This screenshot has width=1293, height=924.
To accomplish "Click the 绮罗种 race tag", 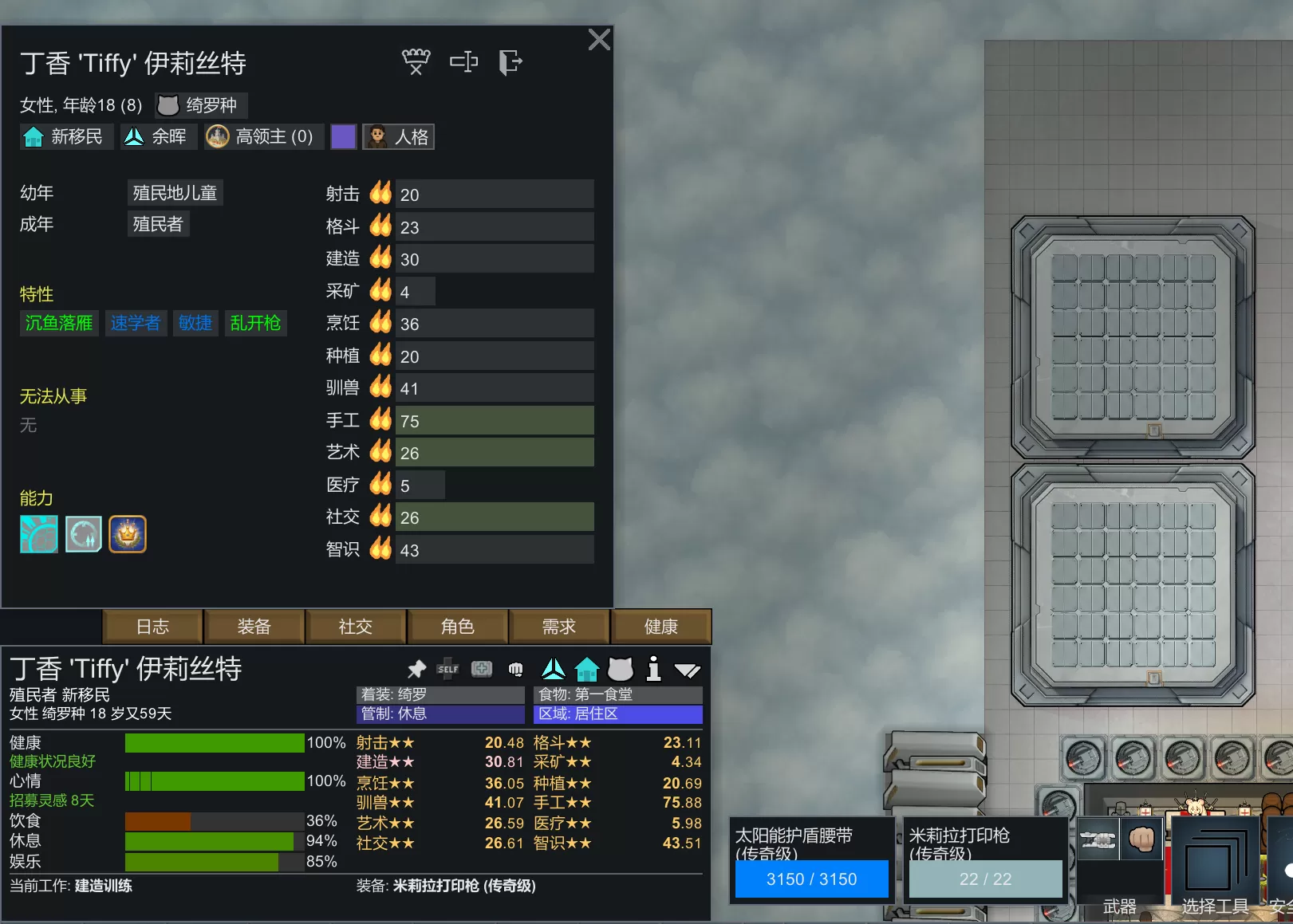I will pos(200,105).
